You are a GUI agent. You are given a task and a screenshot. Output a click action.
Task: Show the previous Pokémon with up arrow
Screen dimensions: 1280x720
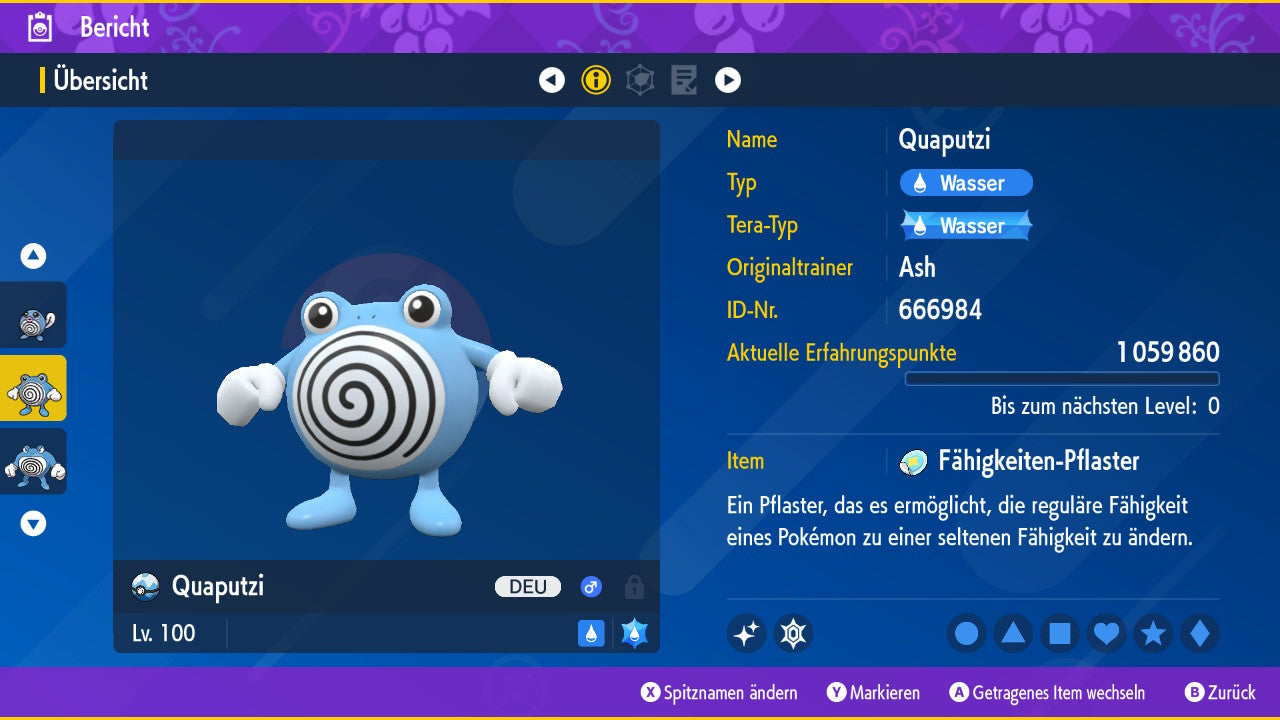(33, 256)
